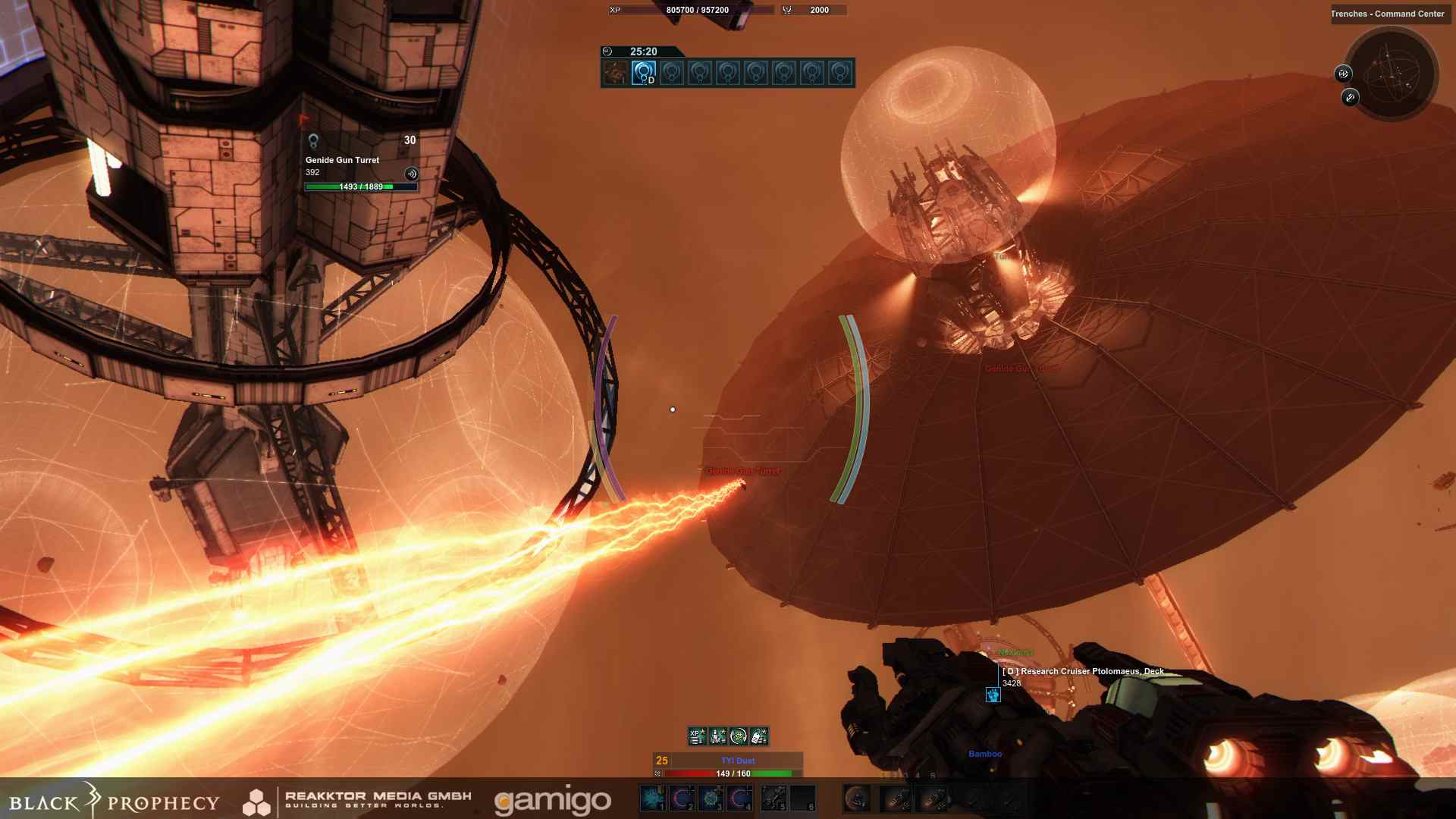Click the Research Cruiser Ptolomaeus waypoint marker

(x=993, y=695)
